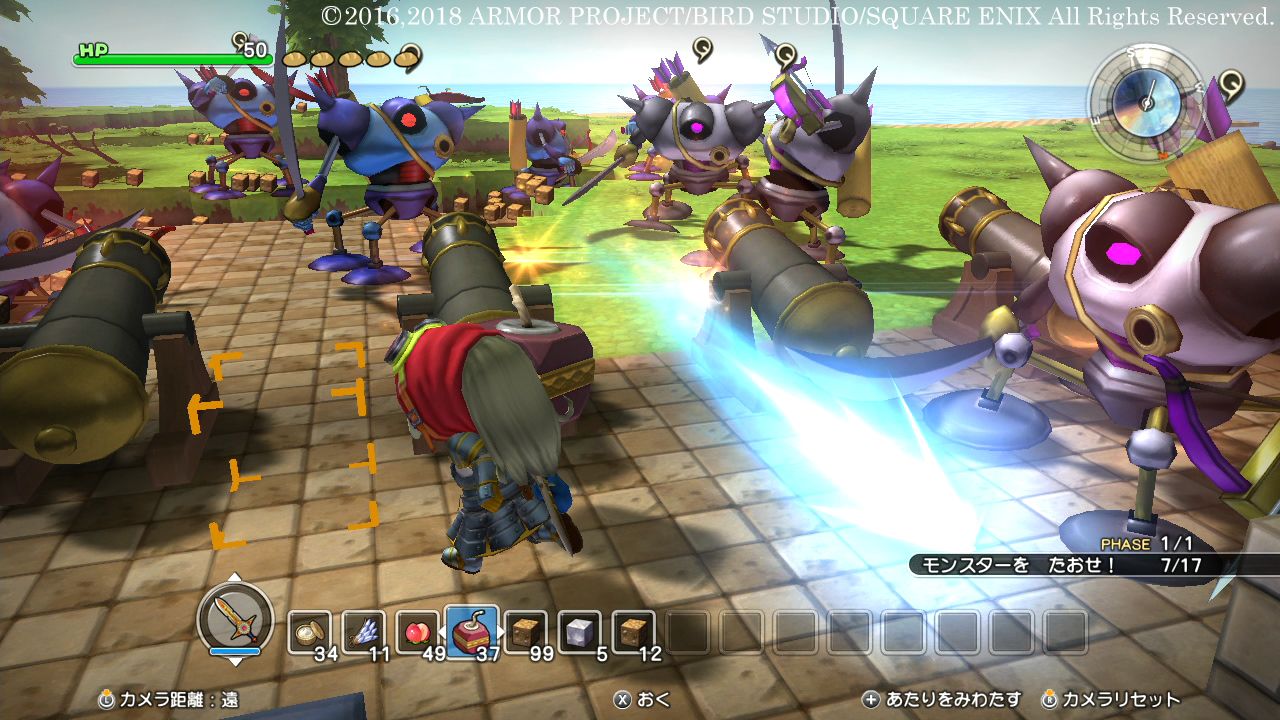Choose the blue crystal shards slot

point(363,631)
